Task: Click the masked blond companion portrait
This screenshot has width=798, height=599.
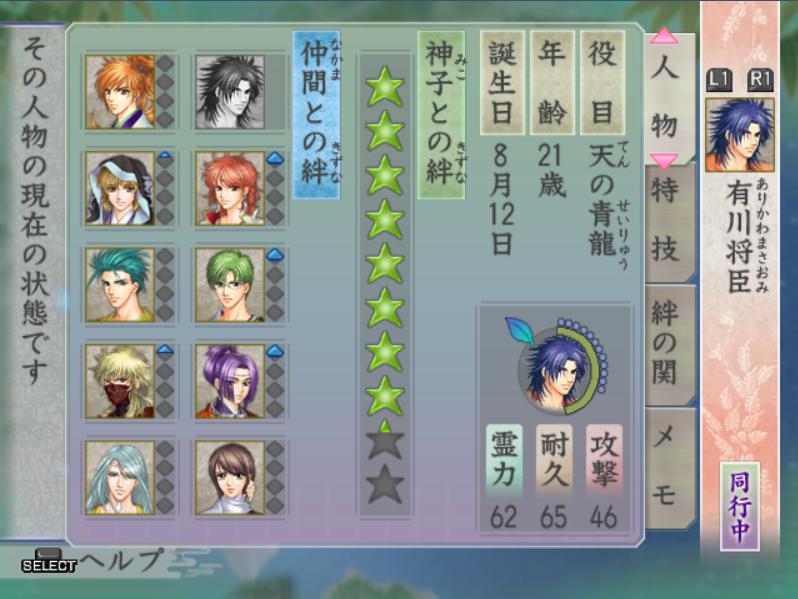Action: pyautogui.click(x=120, y=380)
